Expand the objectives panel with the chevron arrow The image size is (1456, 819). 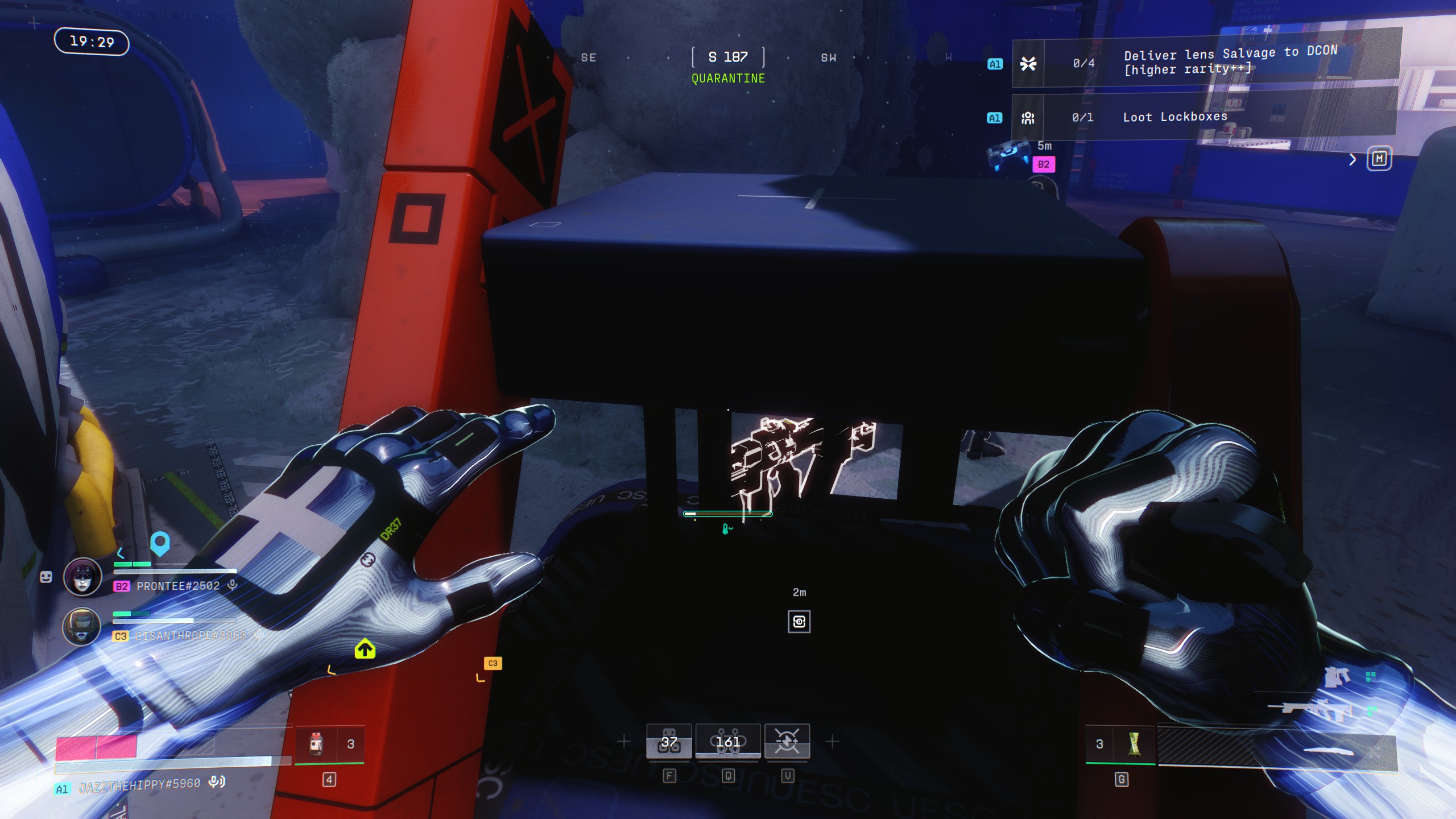1352,160
